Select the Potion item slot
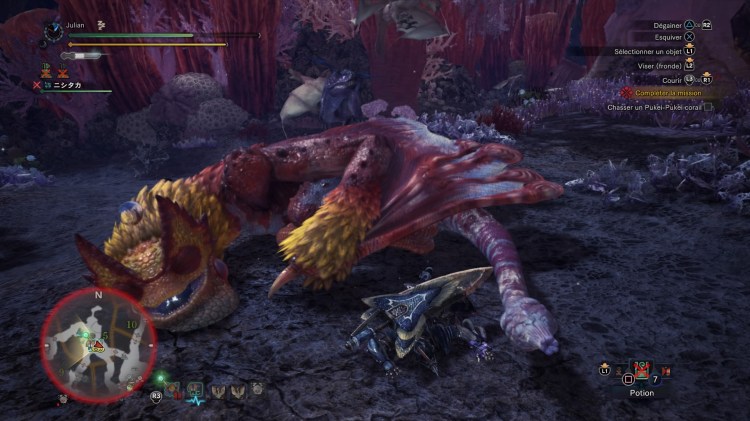The width and height of the screenshot is (750, 421). (641, 374)
